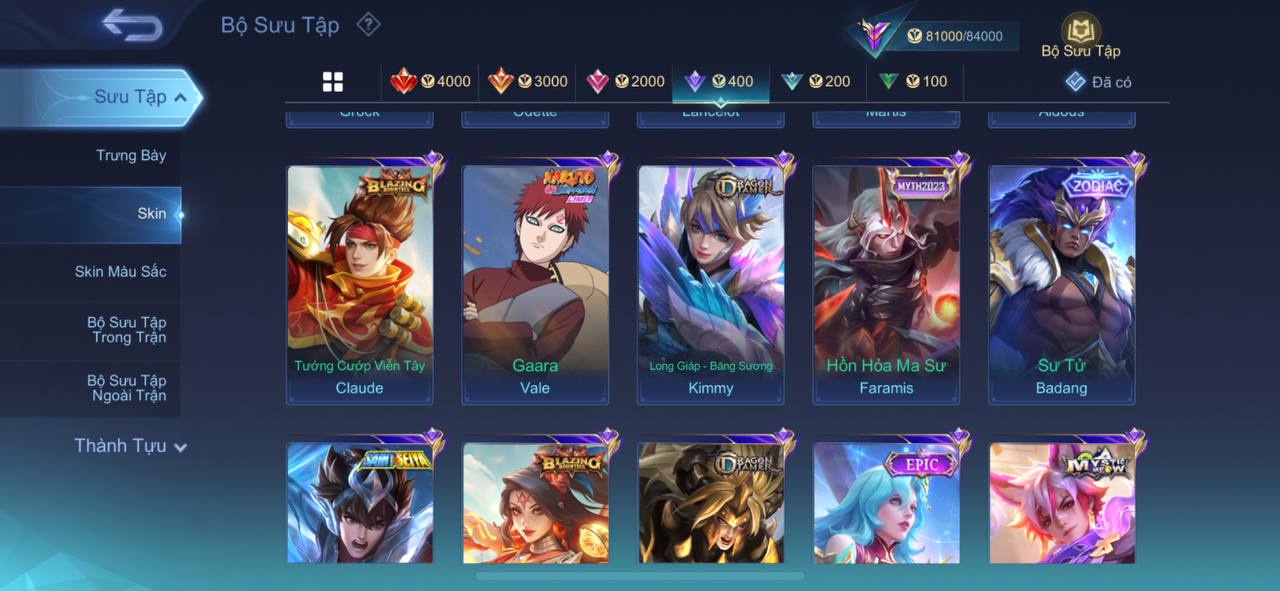Select Claude's Tướng Cướp Viễn Tây skin
1280x591 pixels.
click(x=360, y=284)
